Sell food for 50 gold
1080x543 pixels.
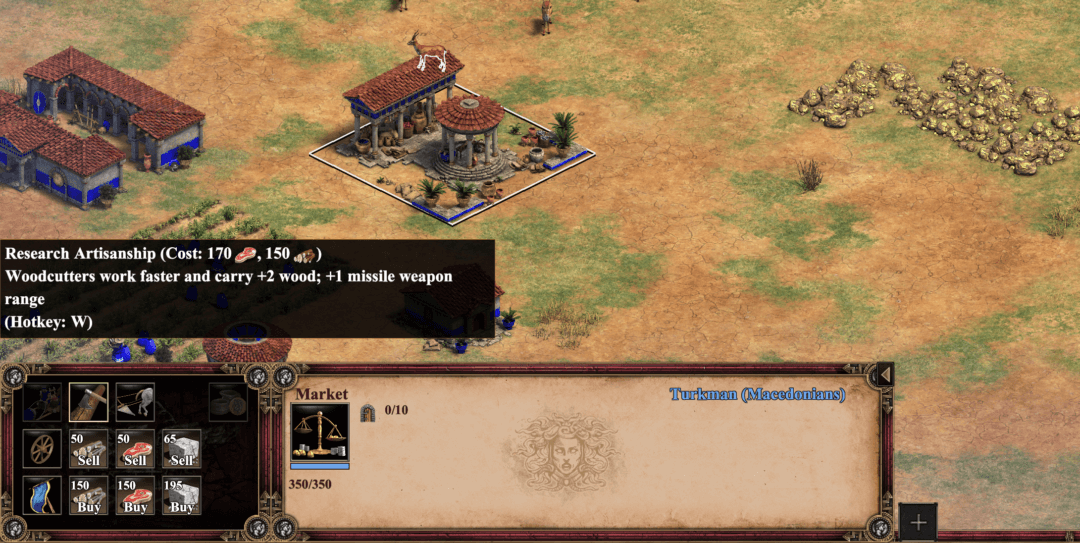135,449
